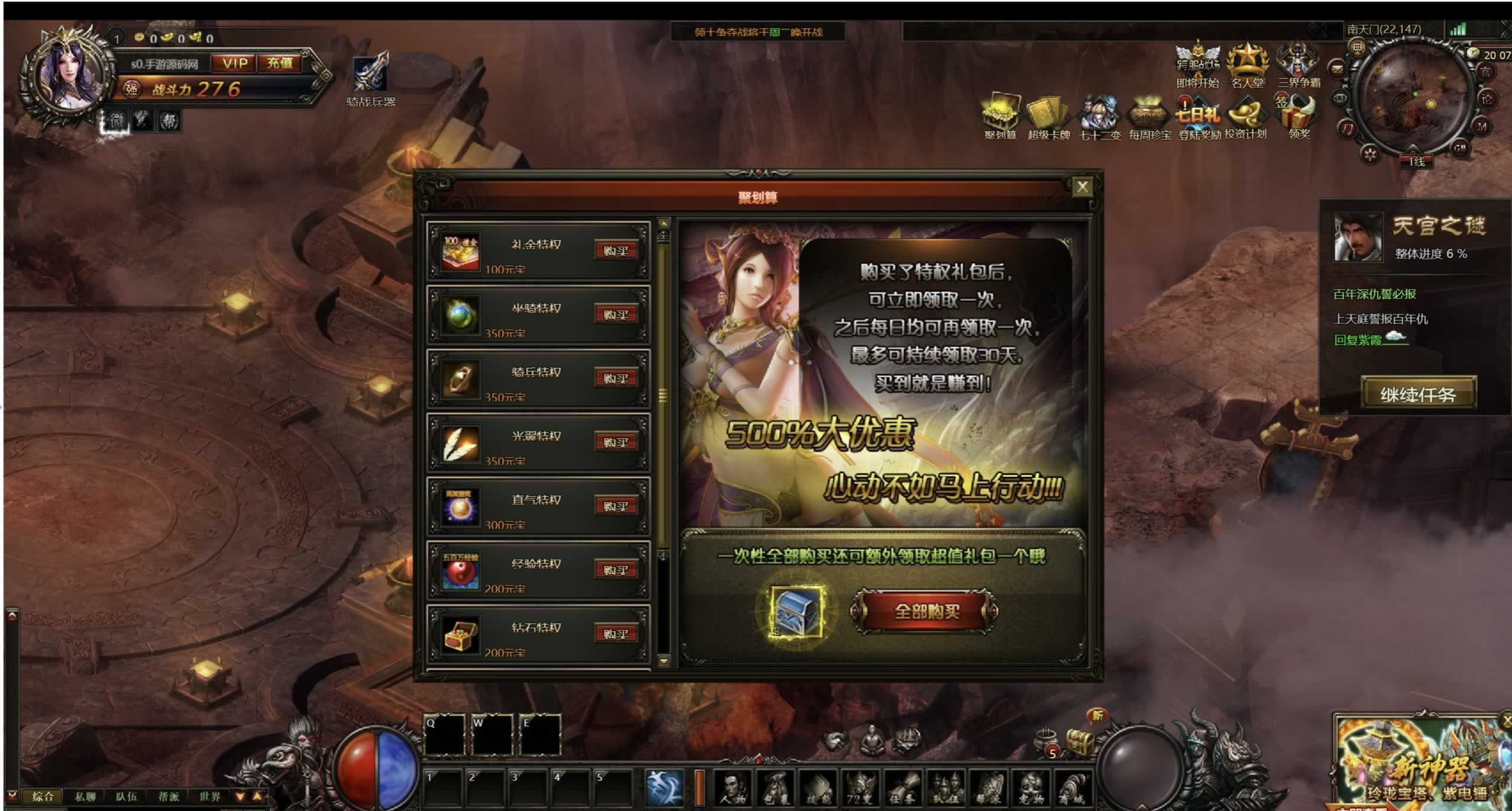Switch chat to the 世界 channel

coord(209,797)
